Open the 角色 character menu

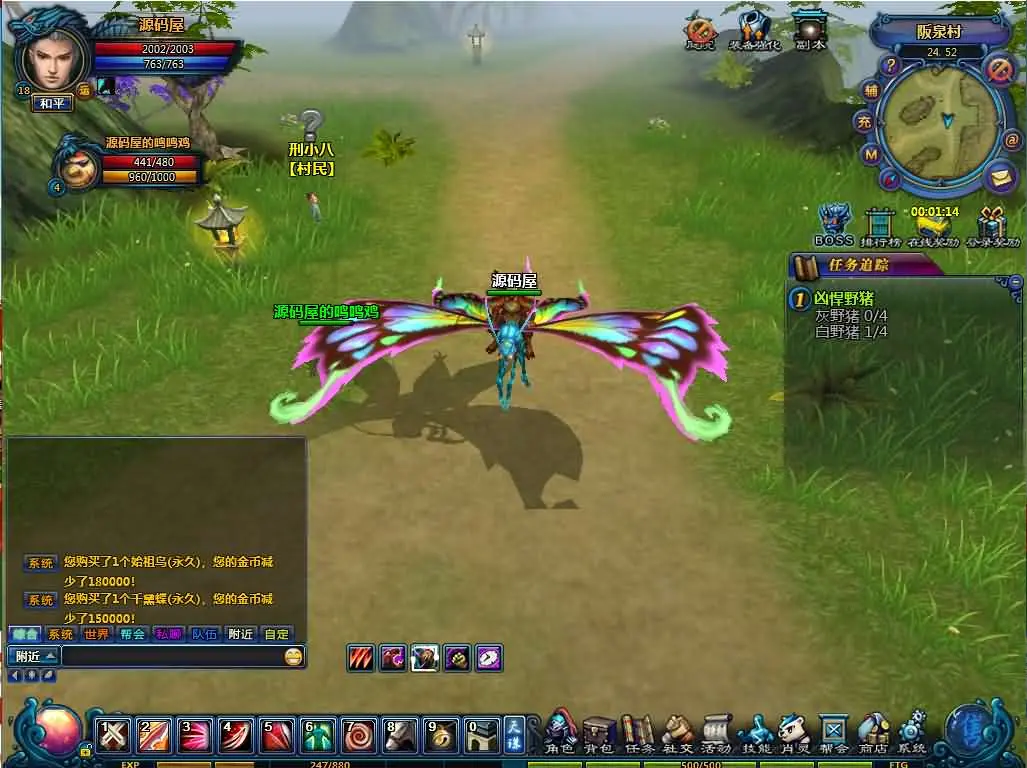[x=560, y=732]
